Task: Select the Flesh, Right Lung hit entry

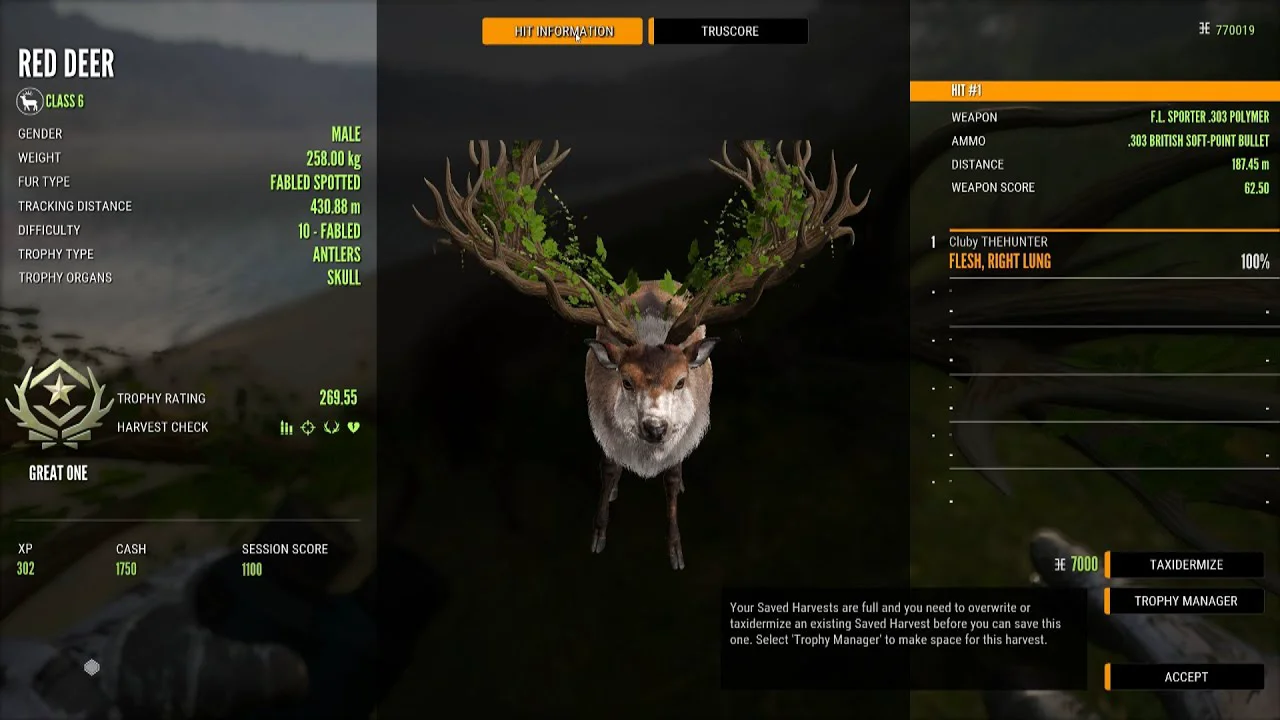Action: pos(1108,254)
